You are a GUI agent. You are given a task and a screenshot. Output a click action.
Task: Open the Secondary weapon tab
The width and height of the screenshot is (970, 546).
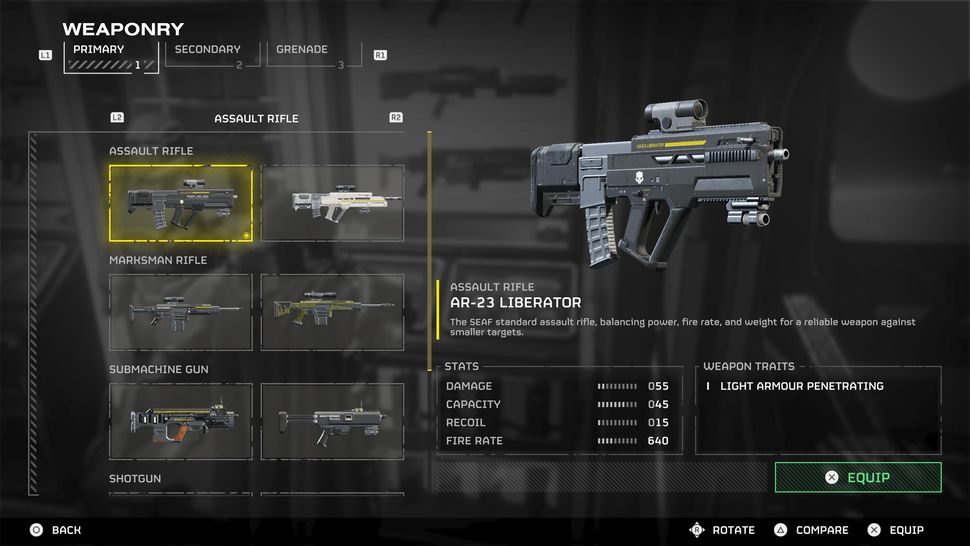pyautogui.click(x=208, y=56)
